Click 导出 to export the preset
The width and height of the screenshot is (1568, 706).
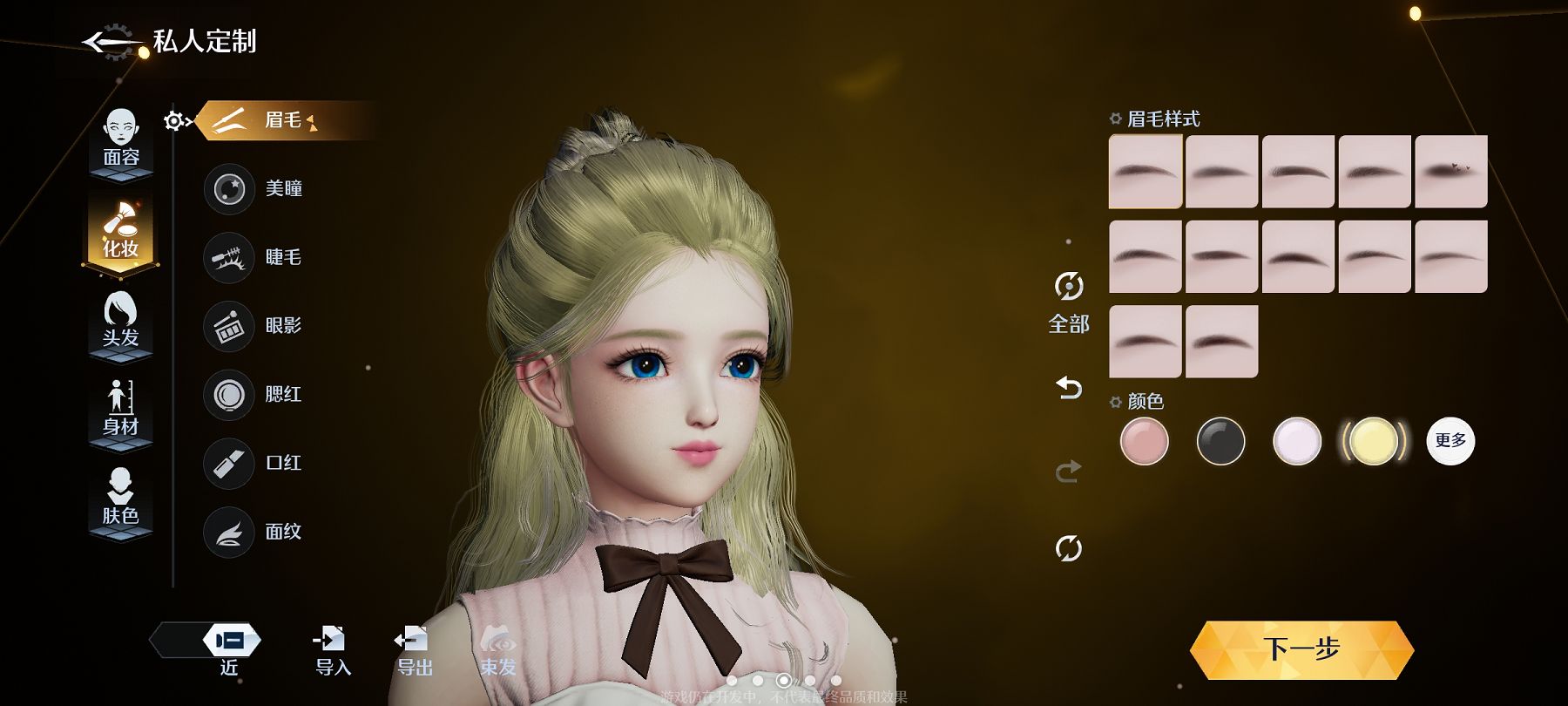(414, 650)
